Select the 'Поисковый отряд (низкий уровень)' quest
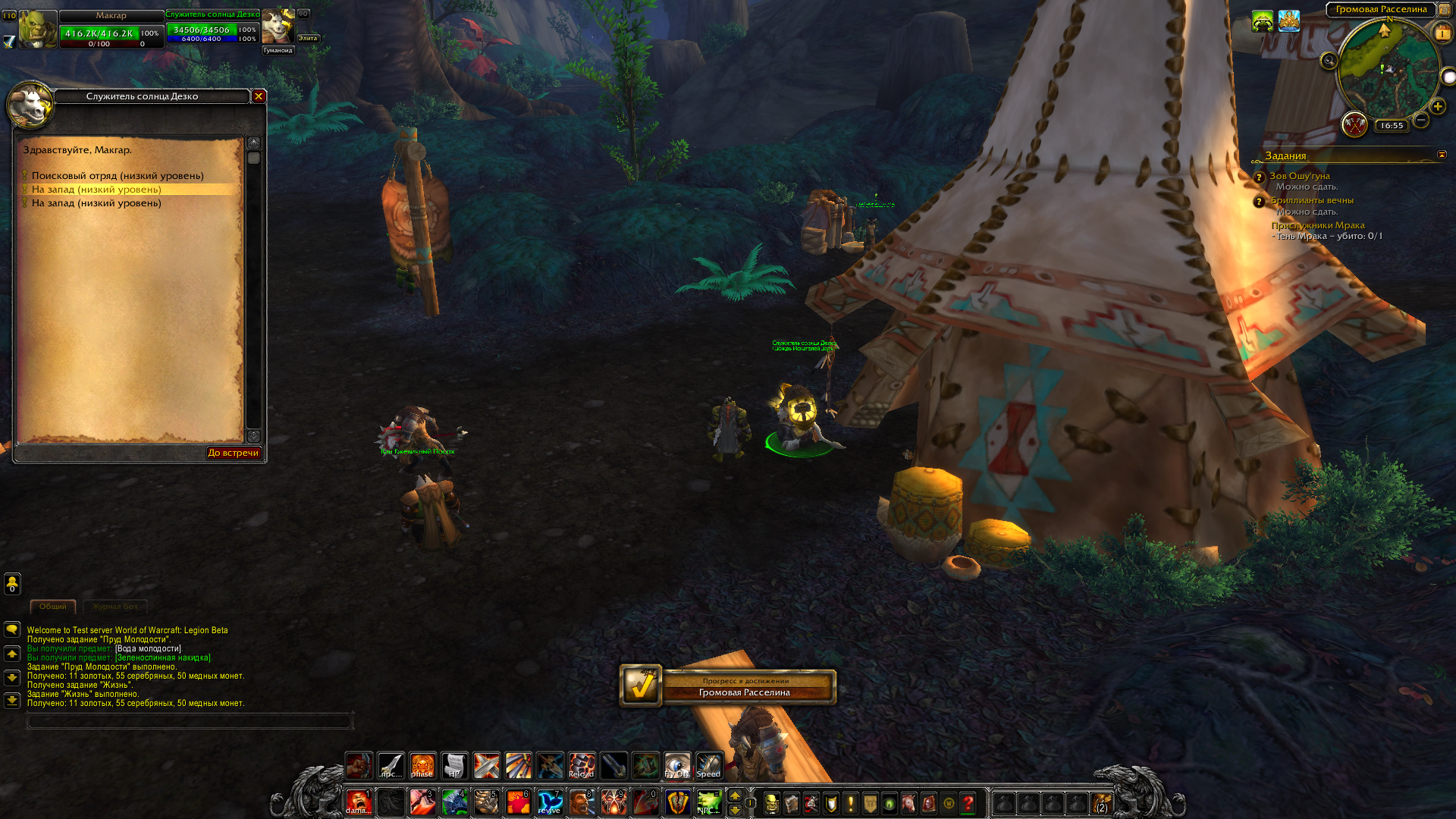The height and width of the screenshot is (819, 1456). (x=118, y=176)
